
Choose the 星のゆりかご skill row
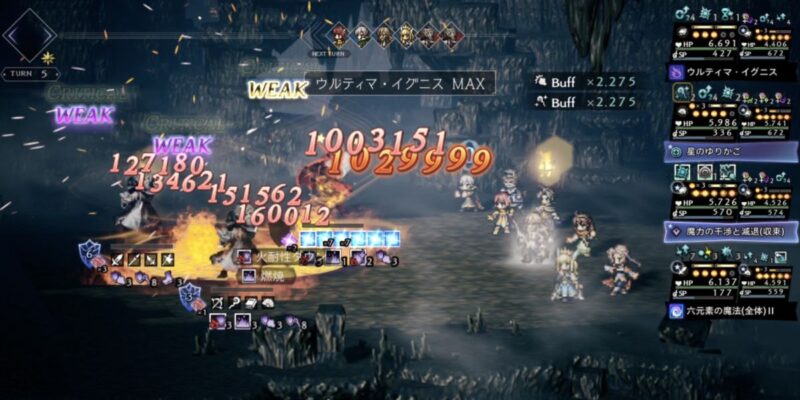[x=730, y=152]
